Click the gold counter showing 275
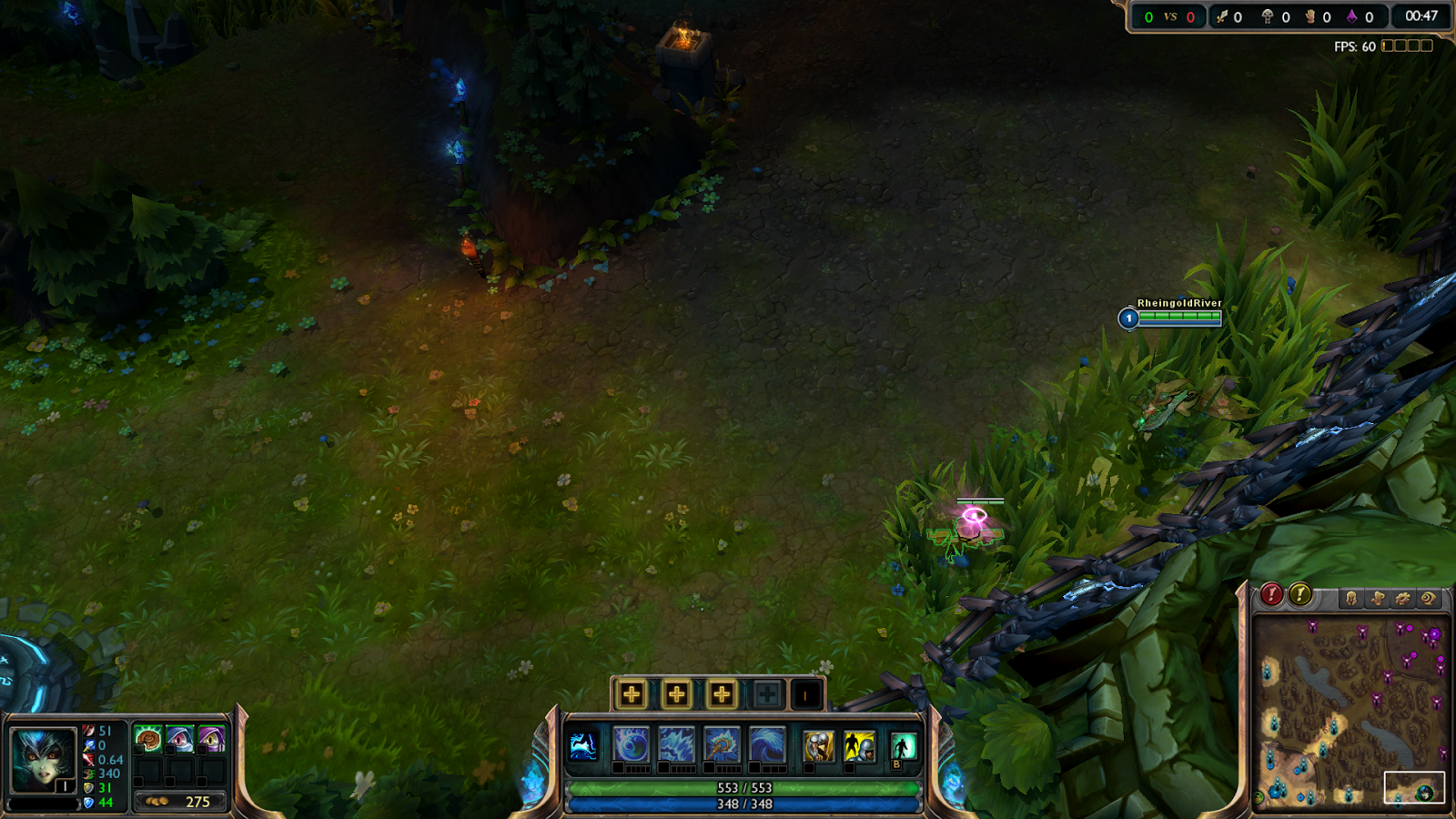This screenshot has height=819, width=1456. (x=197, y=802)
